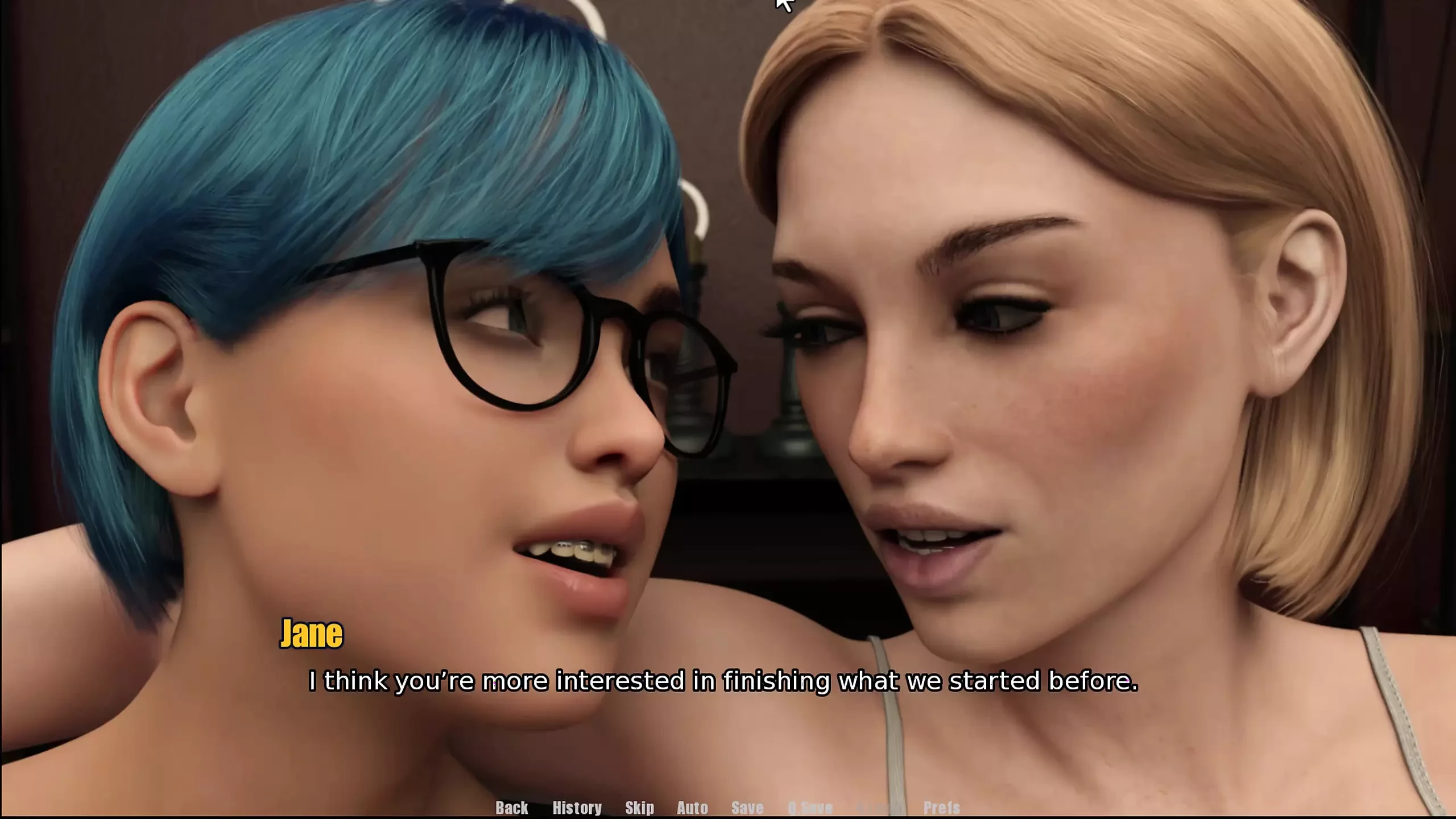1456x819 pixels.
Task: Activate Skip in the quick menu
Action: click(x=639, y=807)
